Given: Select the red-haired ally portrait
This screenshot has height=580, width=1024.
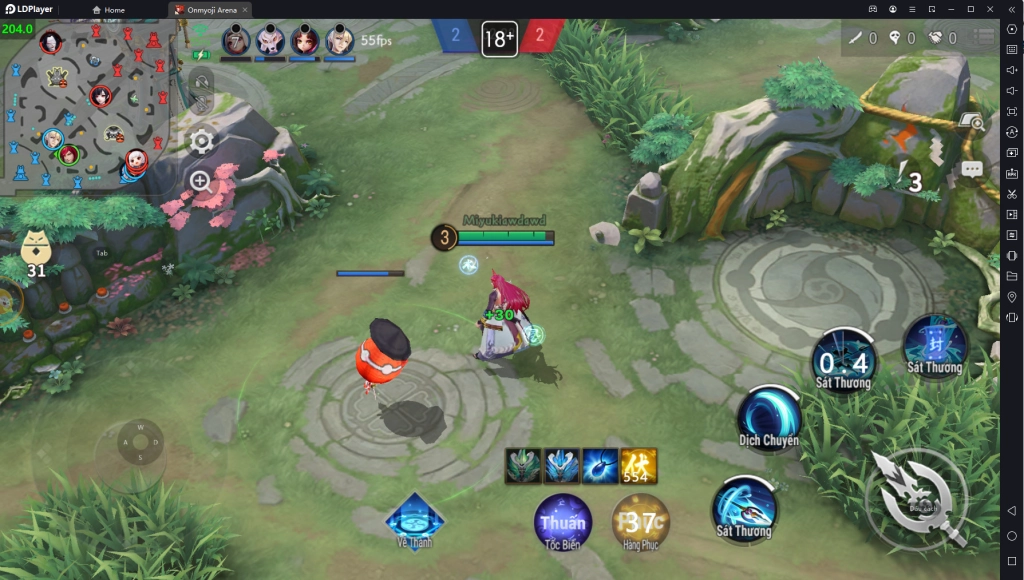Looking at the screenshot, I should [x=304, y=41].
